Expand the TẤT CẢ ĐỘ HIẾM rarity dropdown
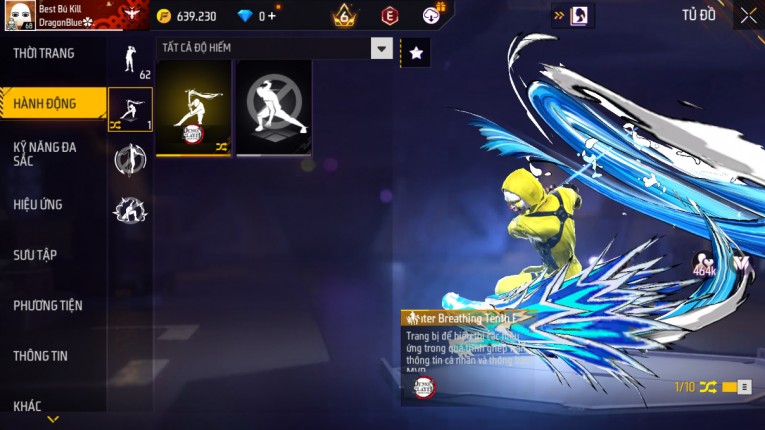The height and width of the screenshot is (430, 765). [x=381, y=48]
